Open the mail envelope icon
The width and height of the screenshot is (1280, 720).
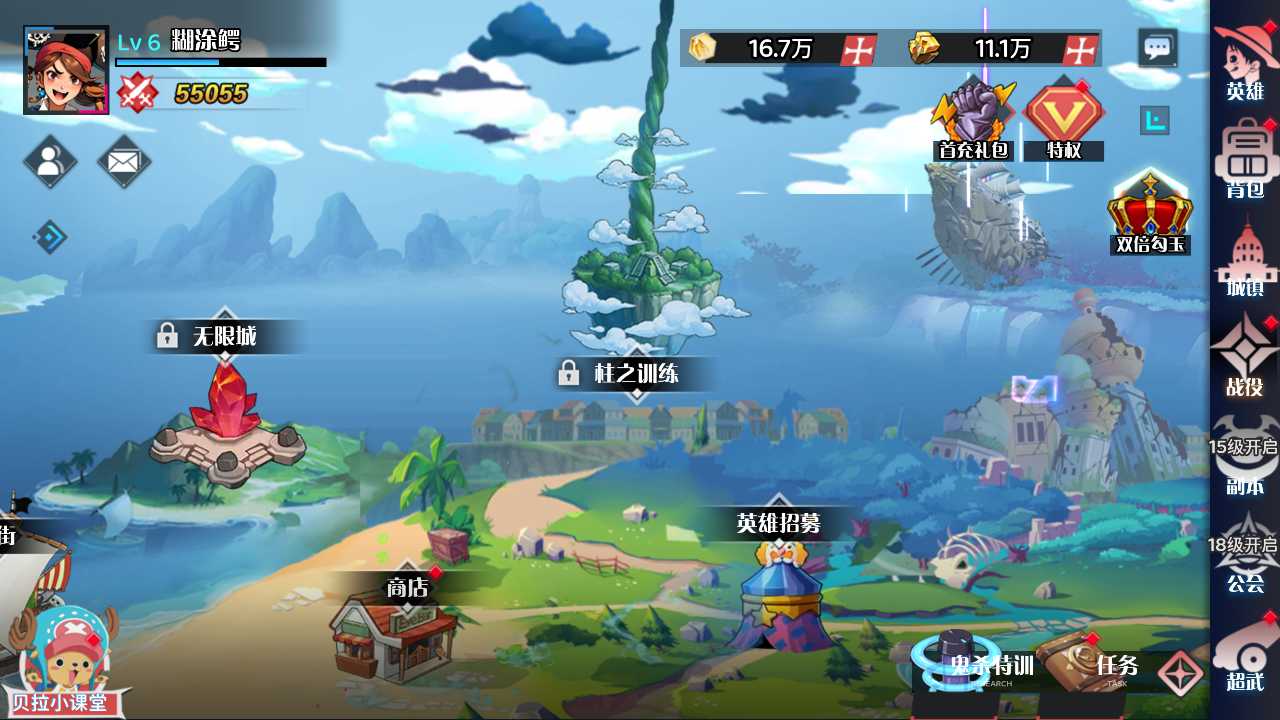[124, 161]
